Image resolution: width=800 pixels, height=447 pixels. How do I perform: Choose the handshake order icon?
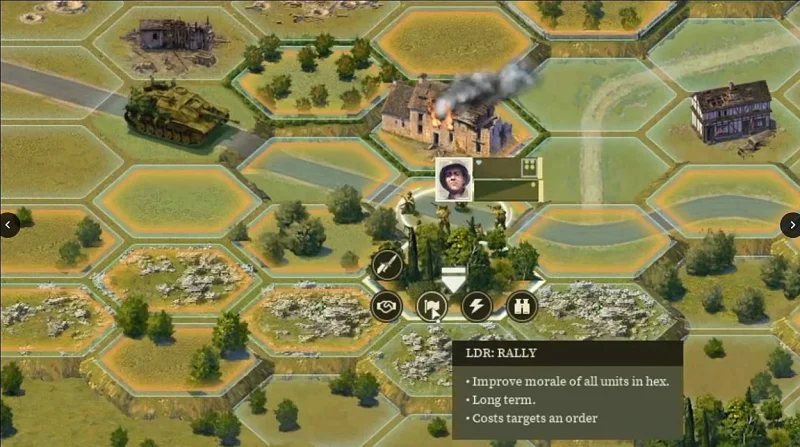point(386,305)
